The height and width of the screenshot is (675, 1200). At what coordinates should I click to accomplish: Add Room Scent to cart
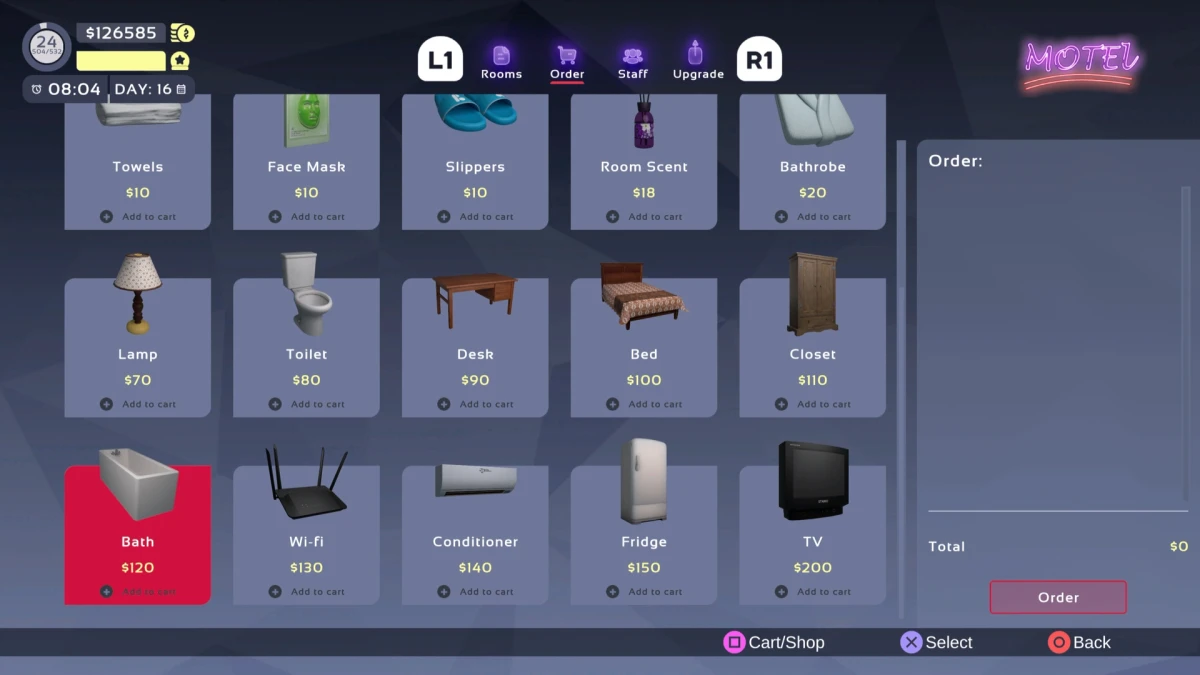pyautogui.click(x=645, y=216)
